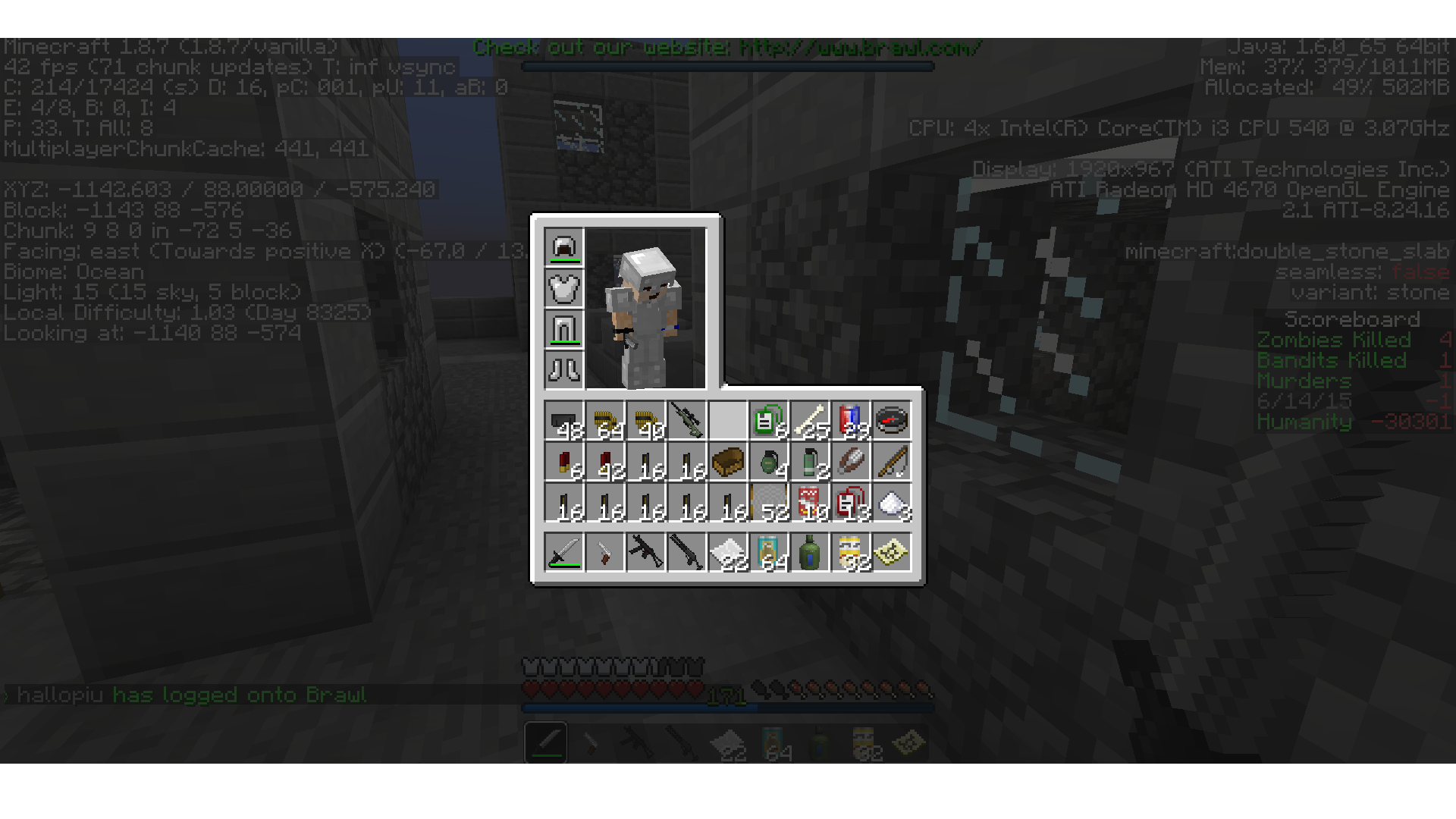Select the bone stack of 25
This screenshot has height=819, width=1456.
pyautogui.click(x=809, y=420)
